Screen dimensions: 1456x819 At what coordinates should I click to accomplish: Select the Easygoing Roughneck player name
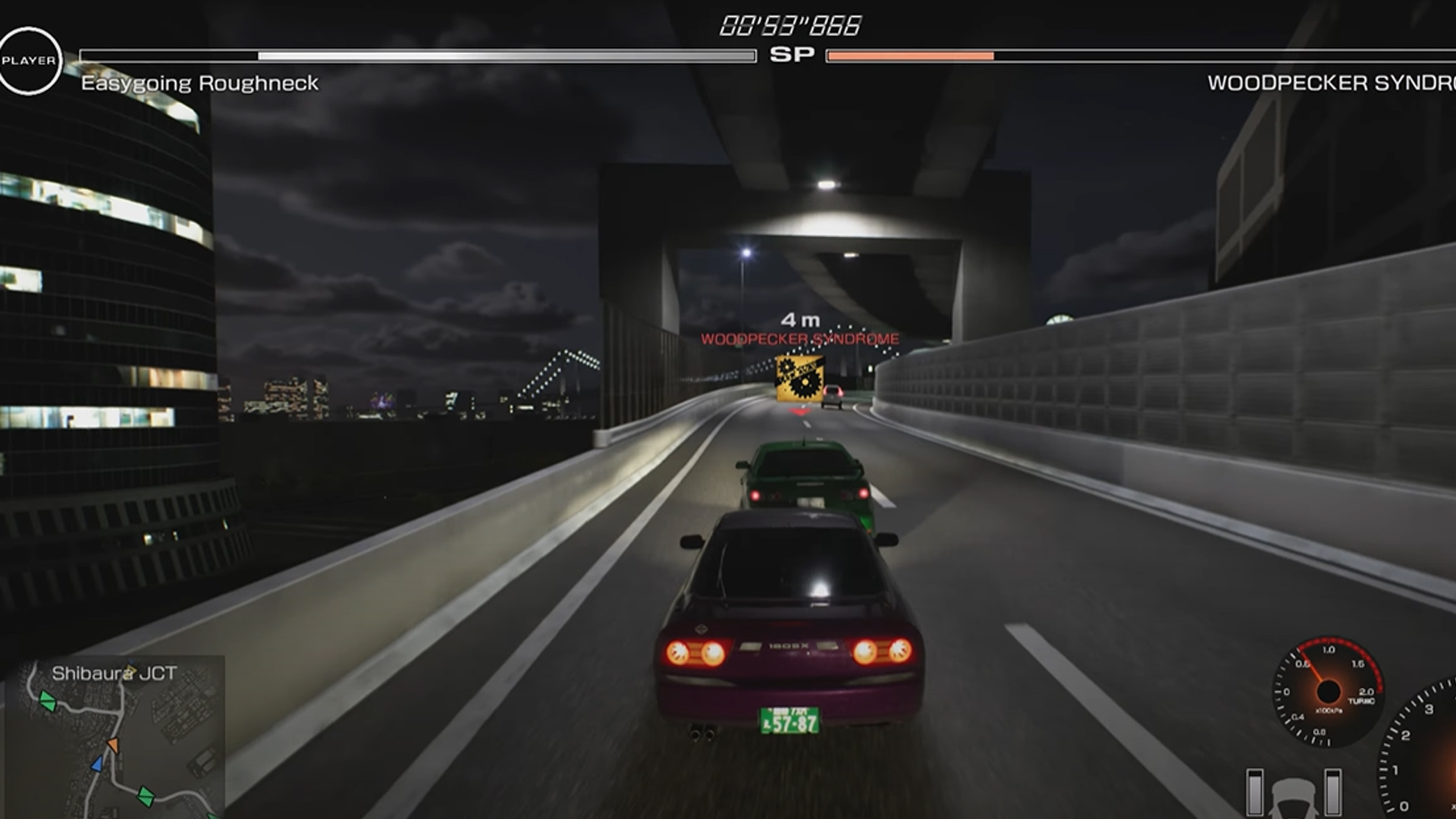[x=200, y=82]
